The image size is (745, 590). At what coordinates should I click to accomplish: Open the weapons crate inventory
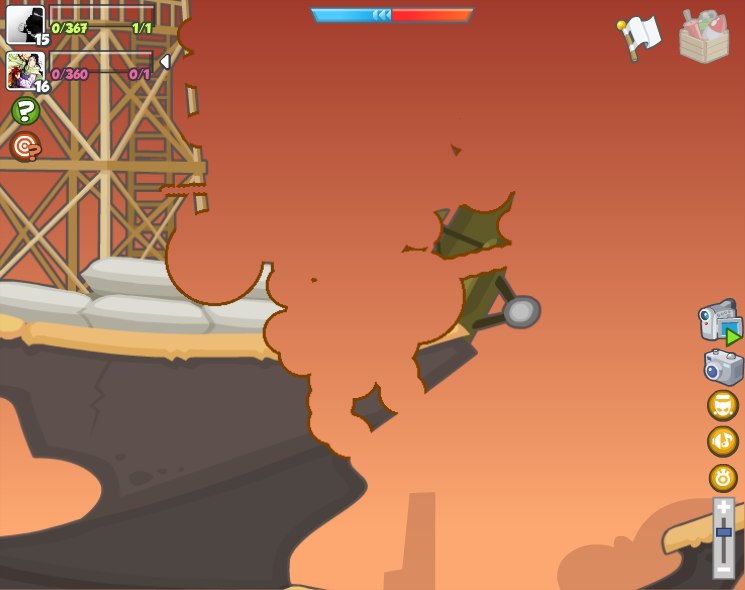click(x=703, y=37)
